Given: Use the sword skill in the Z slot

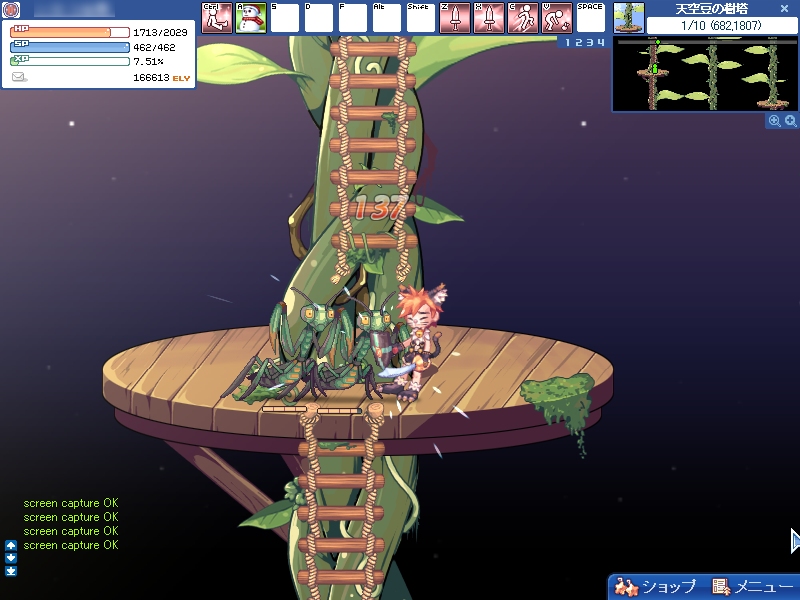Looking at the screenshot, I should pos(454,18).
